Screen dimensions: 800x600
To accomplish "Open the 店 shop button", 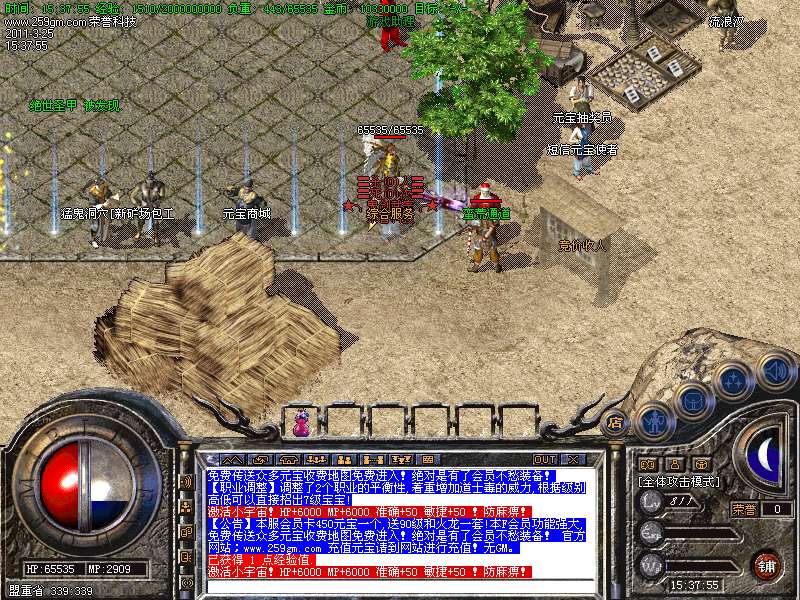I will click(616, 422).
